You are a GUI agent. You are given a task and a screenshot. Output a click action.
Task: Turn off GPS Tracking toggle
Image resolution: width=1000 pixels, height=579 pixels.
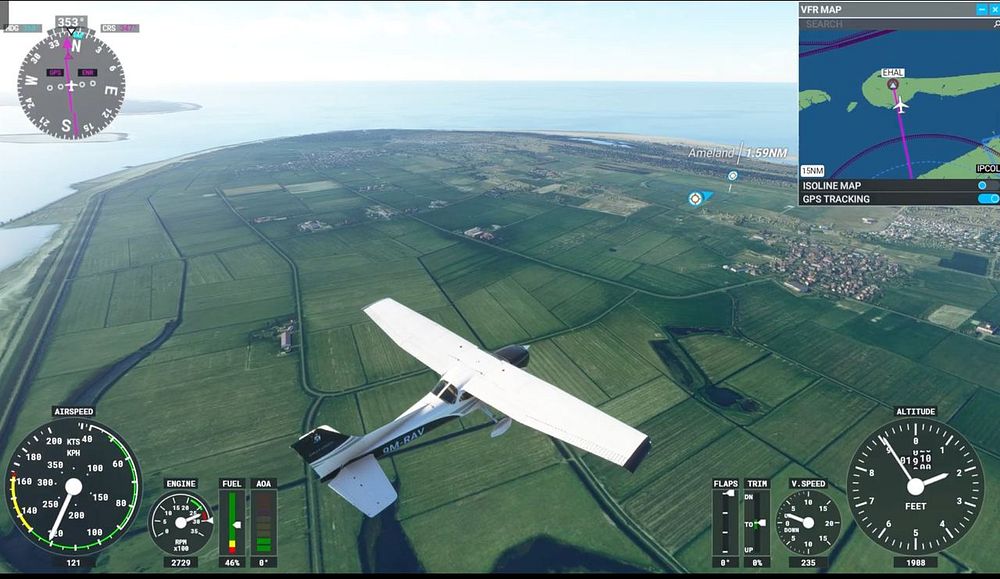[988, 199]
